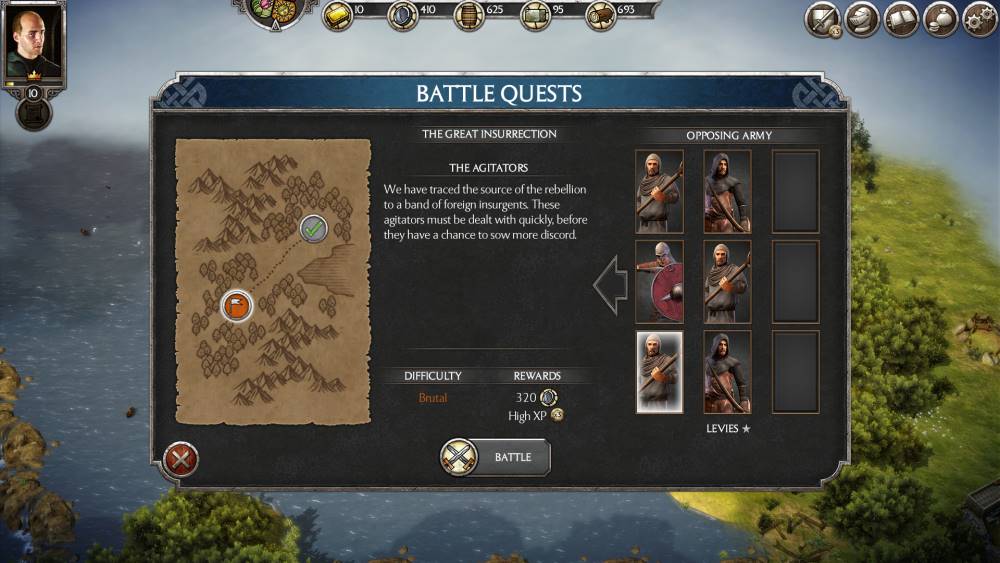1000x563 pixels.
Task: Select the orange flag quest marker on map
Action: coord(236,305)
